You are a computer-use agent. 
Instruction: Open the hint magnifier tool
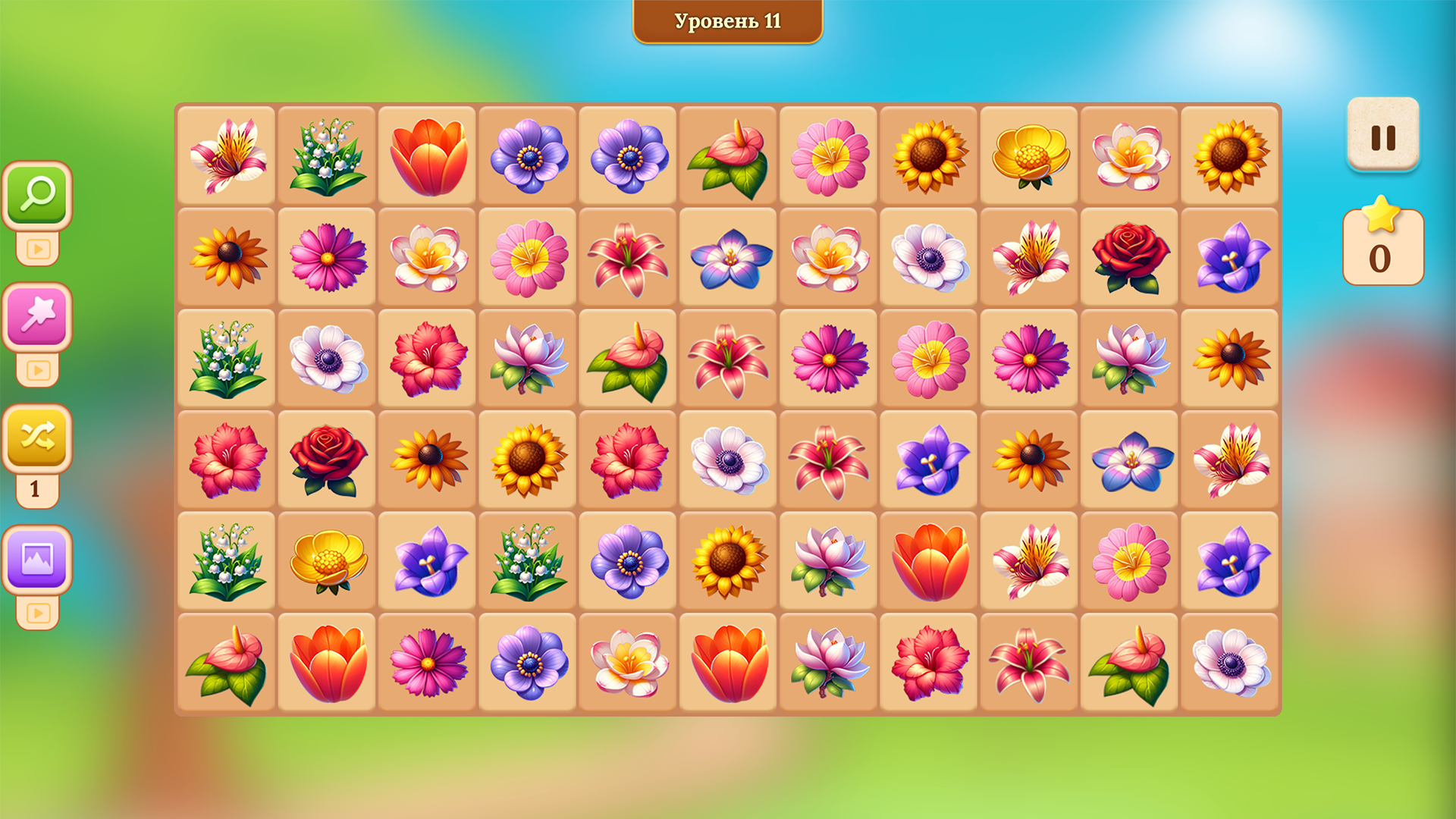pos(37,191)
